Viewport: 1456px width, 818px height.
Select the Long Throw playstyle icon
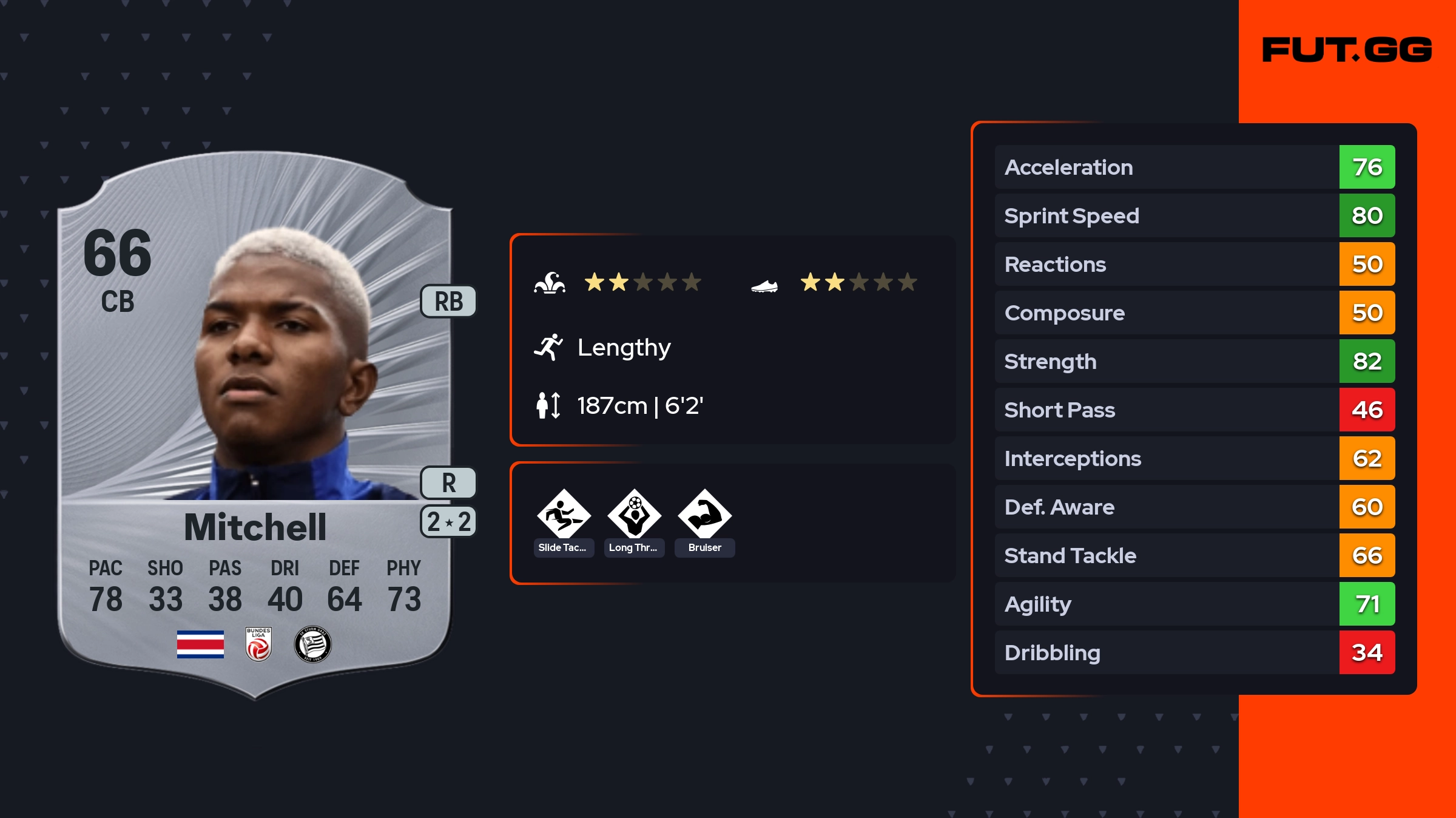point(634,515)
